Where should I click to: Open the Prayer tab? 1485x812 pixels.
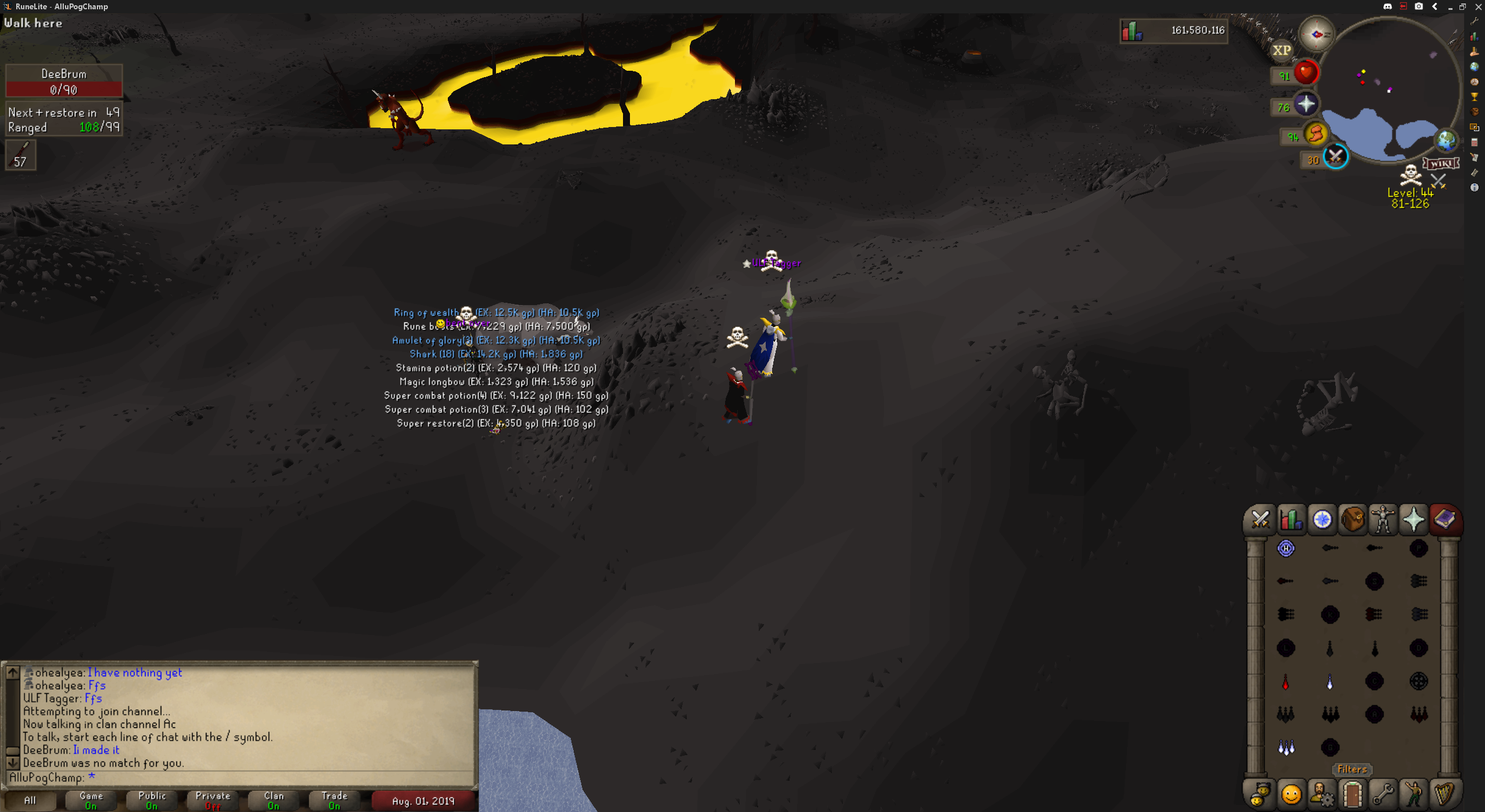pyautogui.click(x=1414, y=519)
